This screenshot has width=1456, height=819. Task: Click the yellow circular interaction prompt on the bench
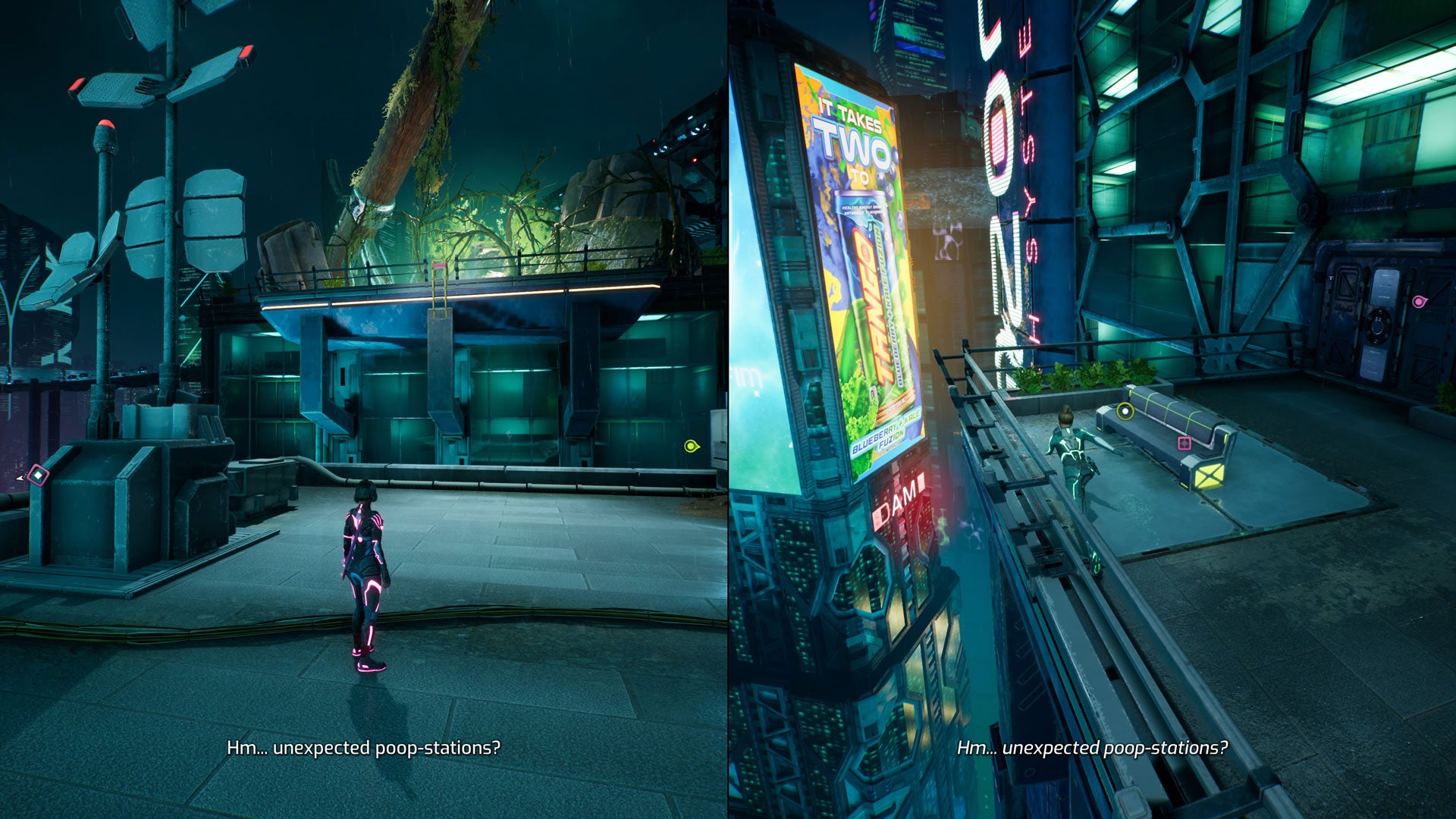click(1125, 412)
